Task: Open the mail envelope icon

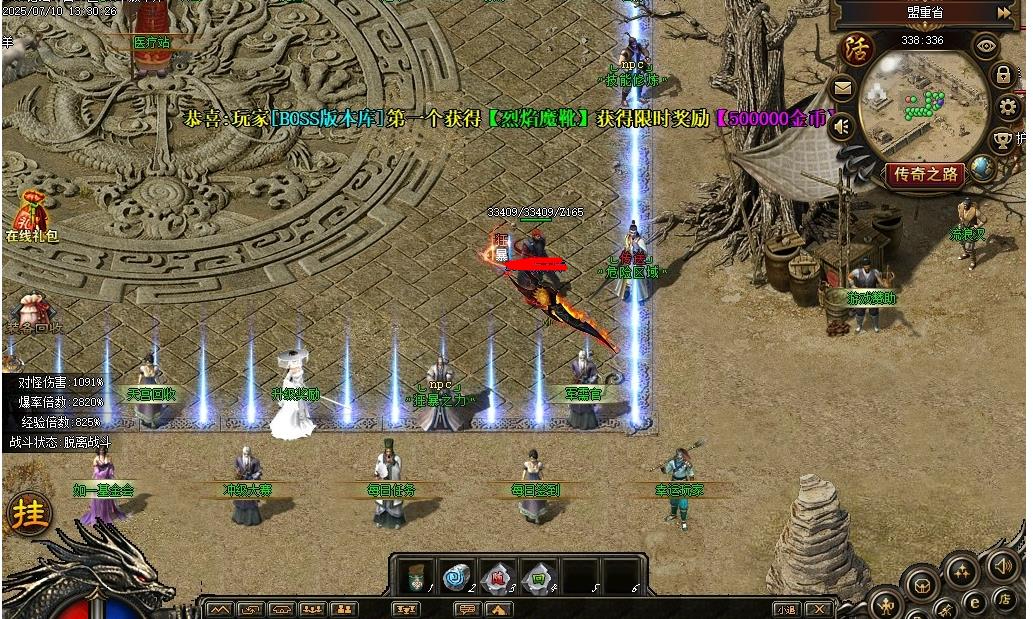Action: click(843, 89)
